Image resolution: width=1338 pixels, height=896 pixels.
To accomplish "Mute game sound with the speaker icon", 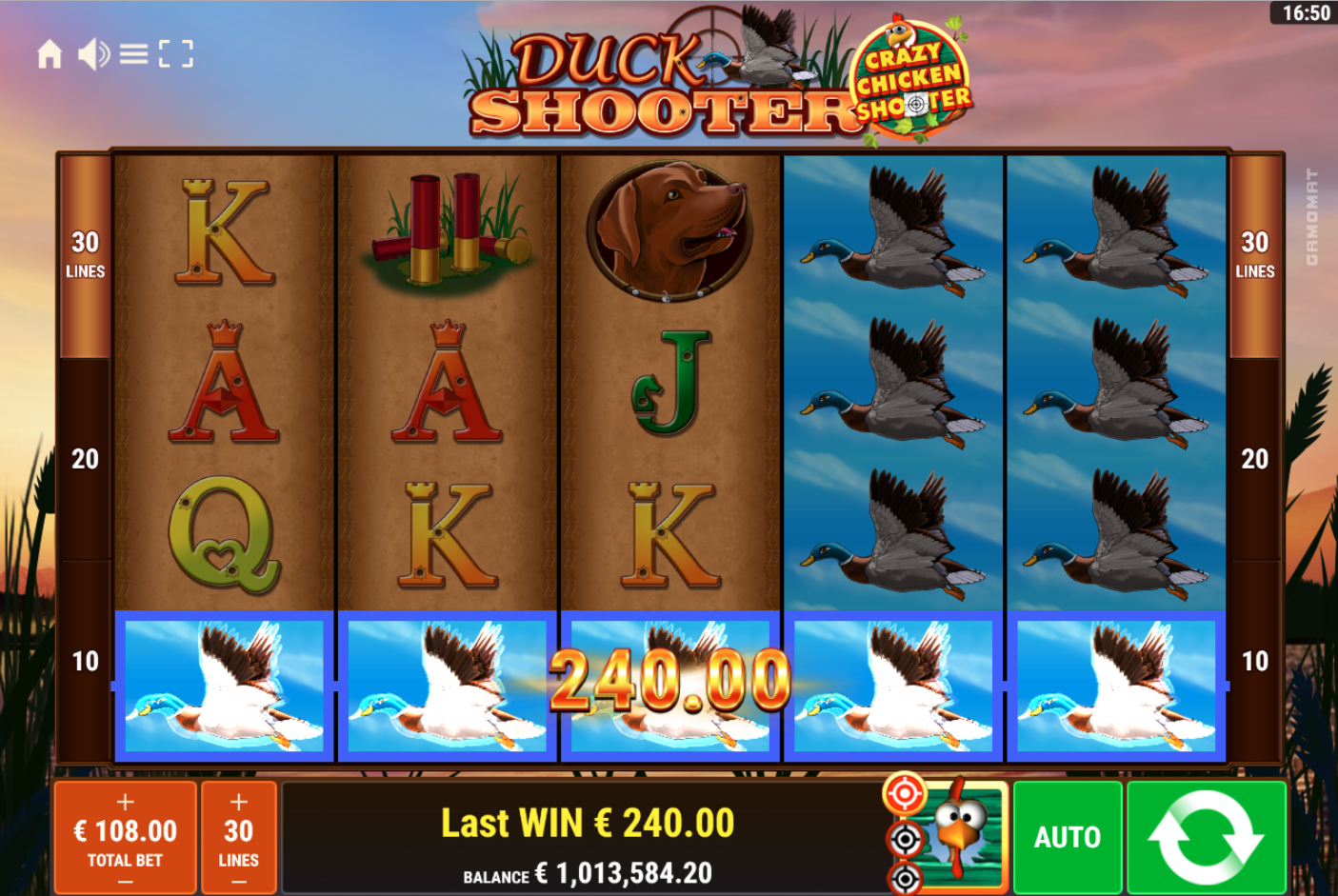I will (91, 54).
